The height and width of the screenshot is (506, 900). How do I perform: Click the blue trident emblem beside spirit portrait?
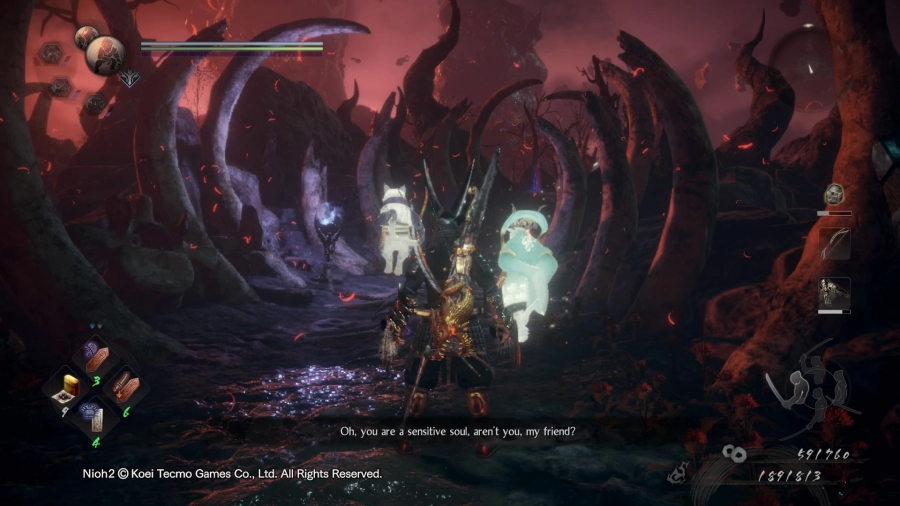pos(128,77)
